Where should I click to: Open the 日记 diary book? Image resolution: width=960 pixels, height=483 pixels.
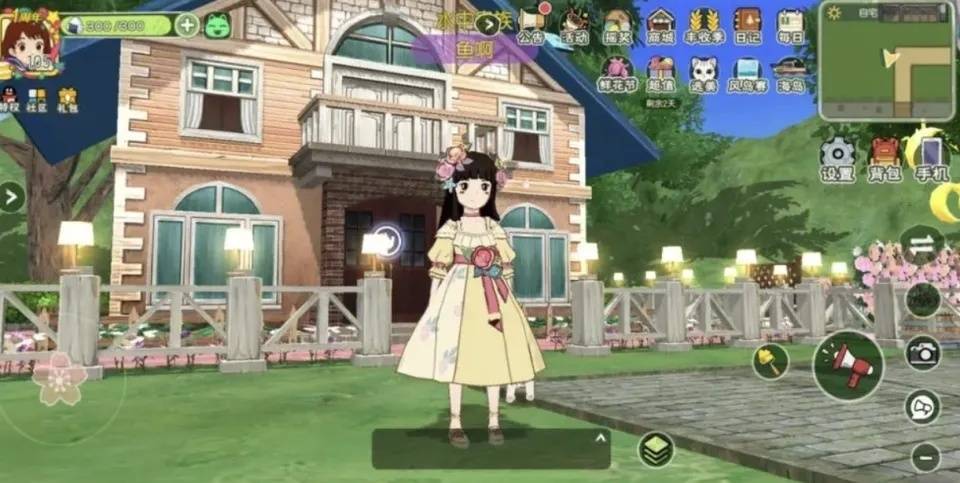(747, 23)
